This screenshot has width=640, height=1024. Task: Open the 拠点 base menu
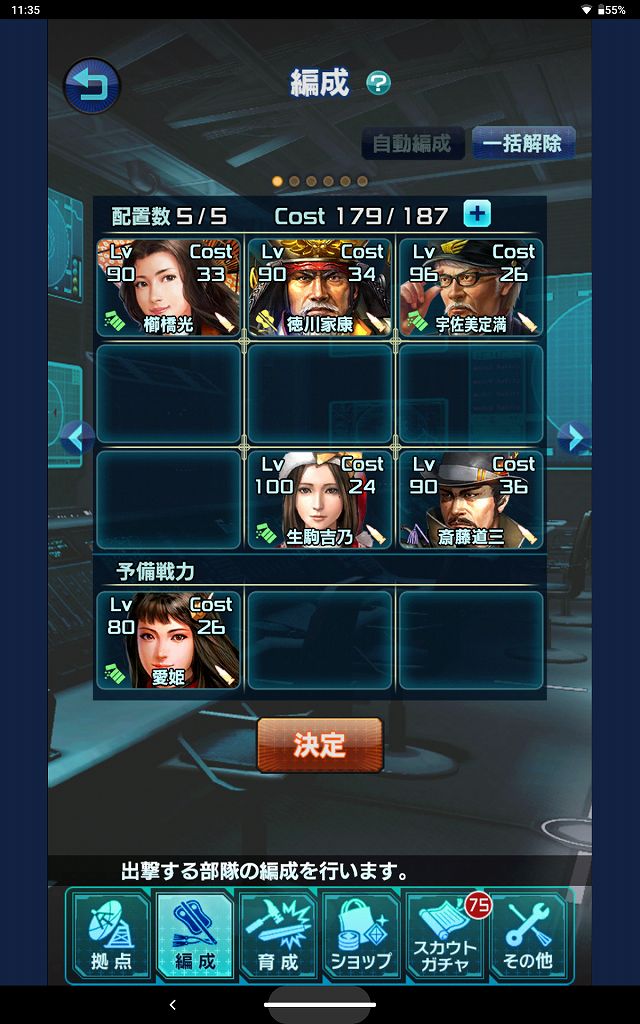pos(110,935)
